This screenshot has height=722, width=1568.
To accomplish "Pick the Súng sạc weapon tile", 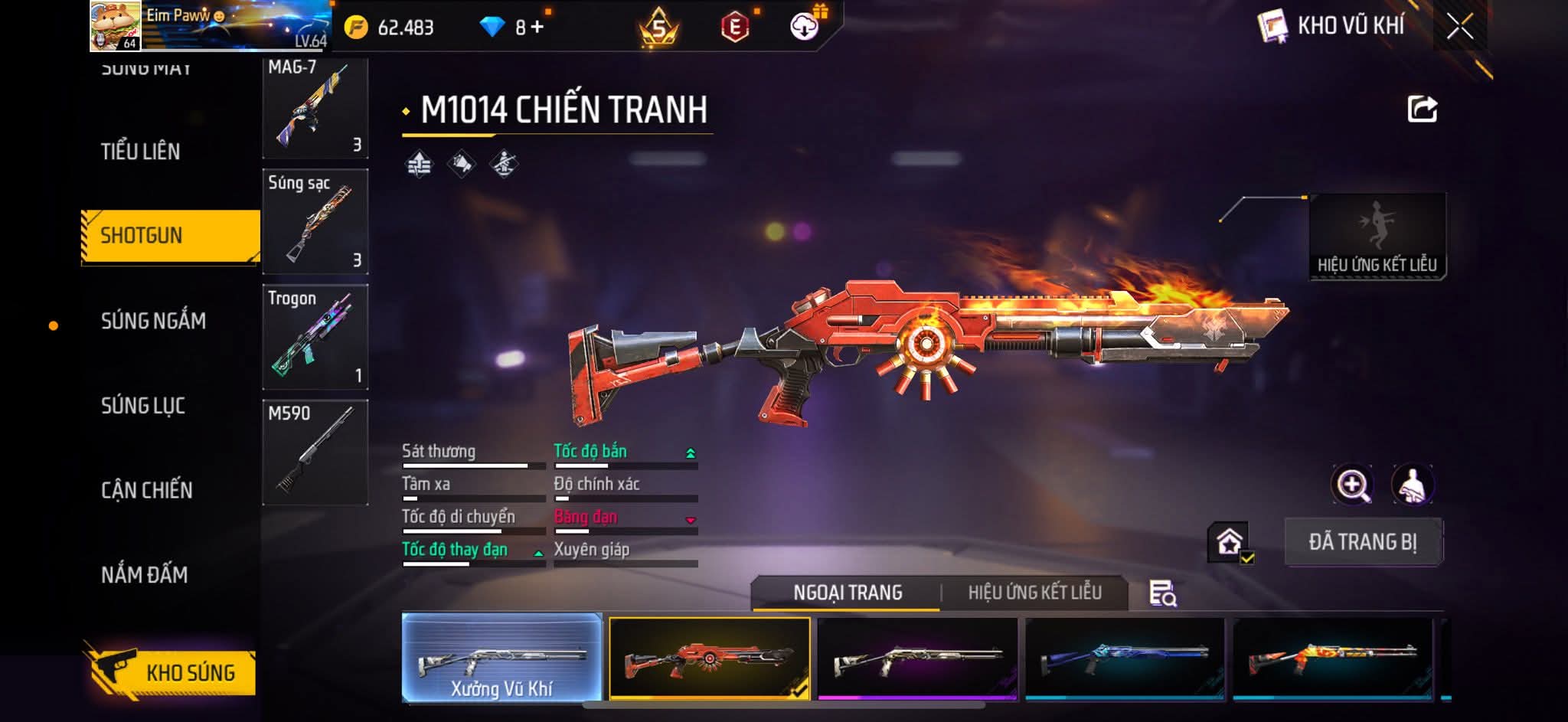I will 315,222.
